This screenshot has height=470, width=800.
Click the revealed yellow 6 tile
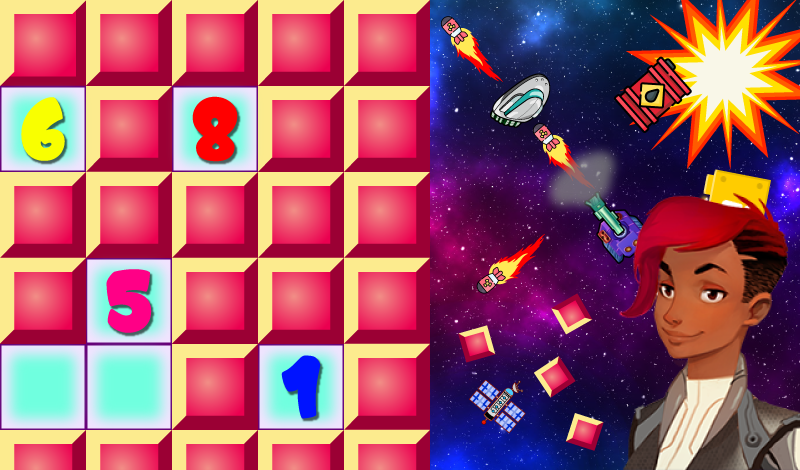(42, 129)
